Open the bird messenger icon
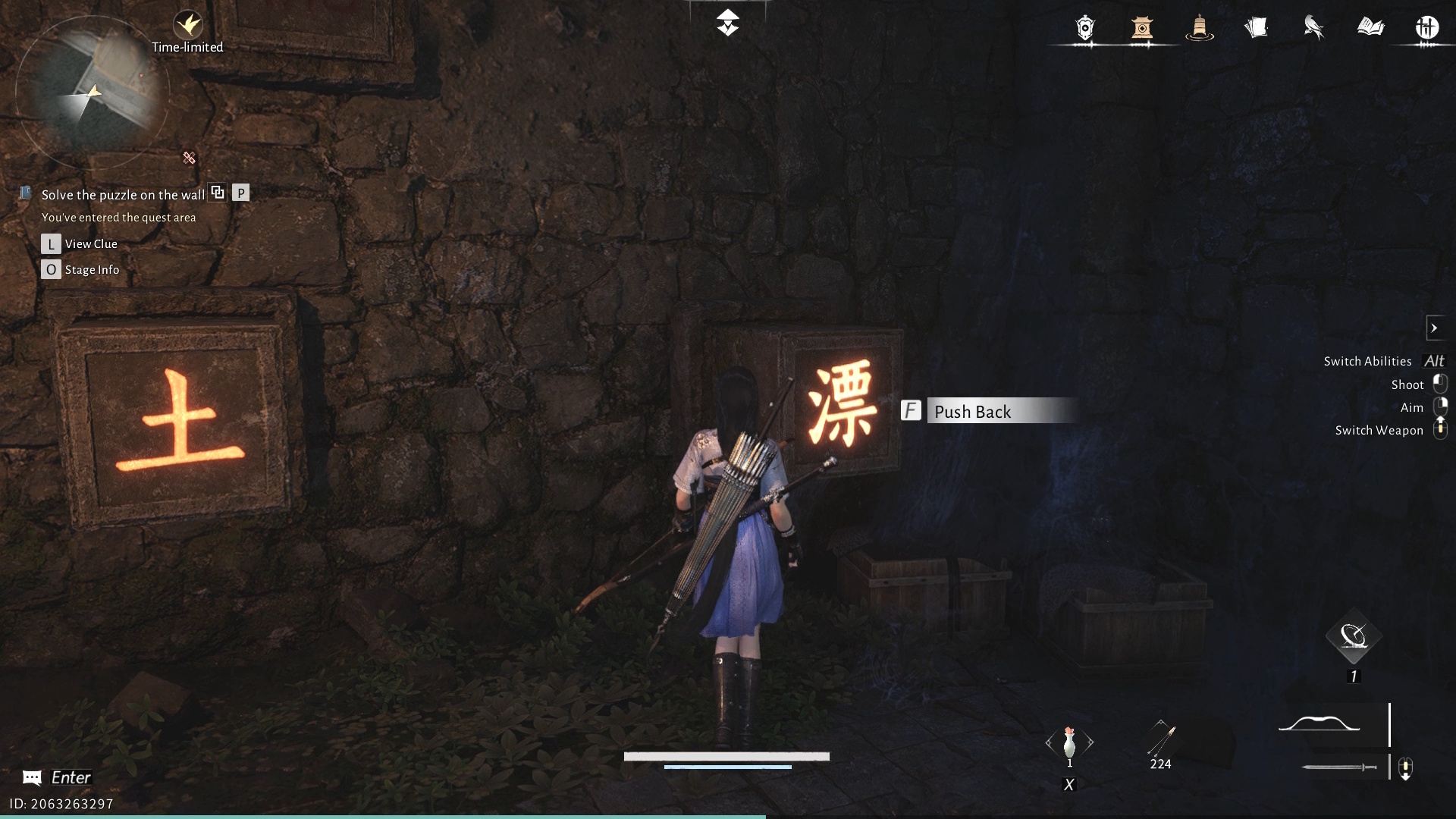 point(1313,28)
